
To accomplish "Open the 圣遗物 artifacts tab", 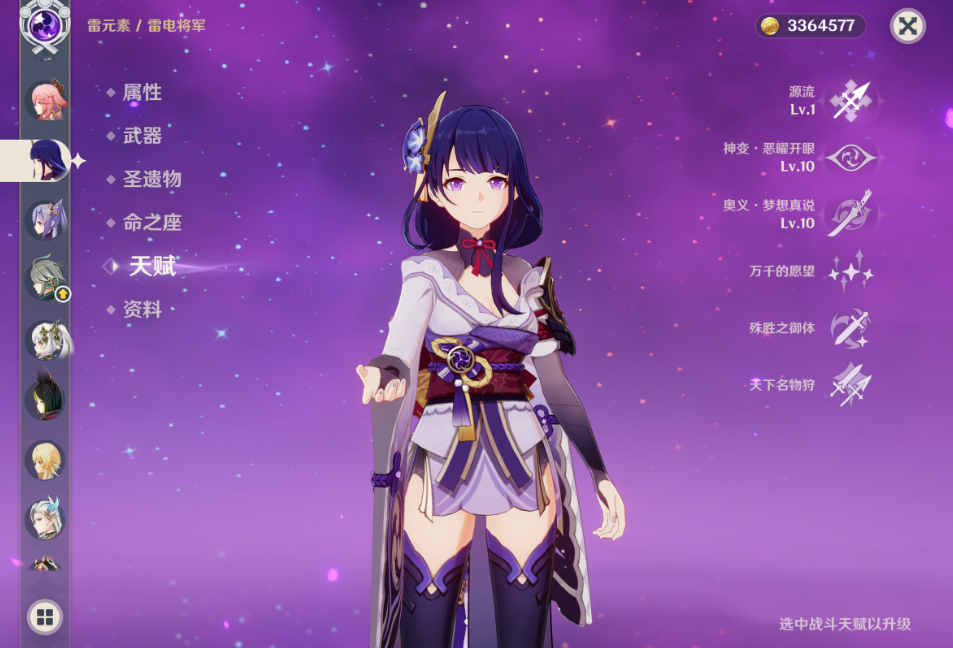I will 151,180.
